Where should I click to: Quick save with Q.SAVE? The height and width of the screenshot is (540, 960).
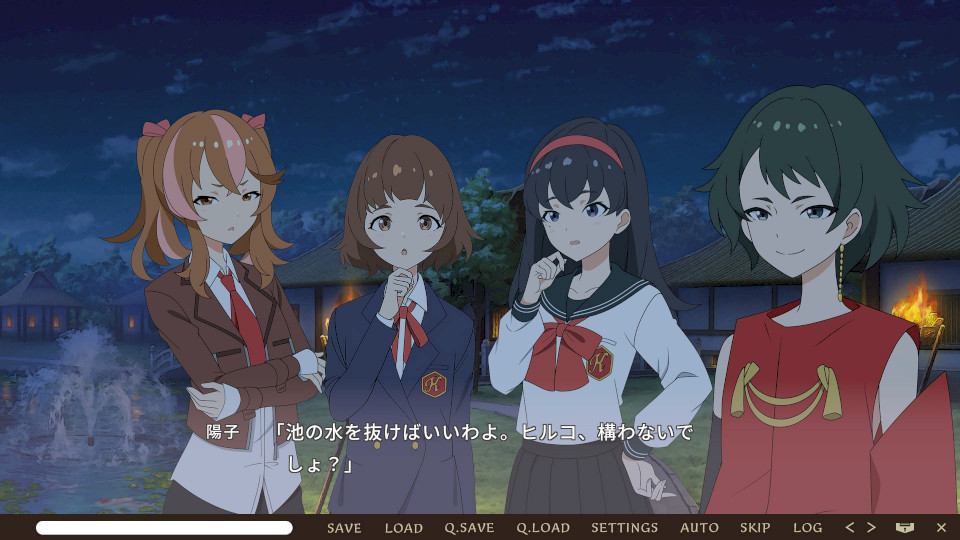click(x=469, y=527)
